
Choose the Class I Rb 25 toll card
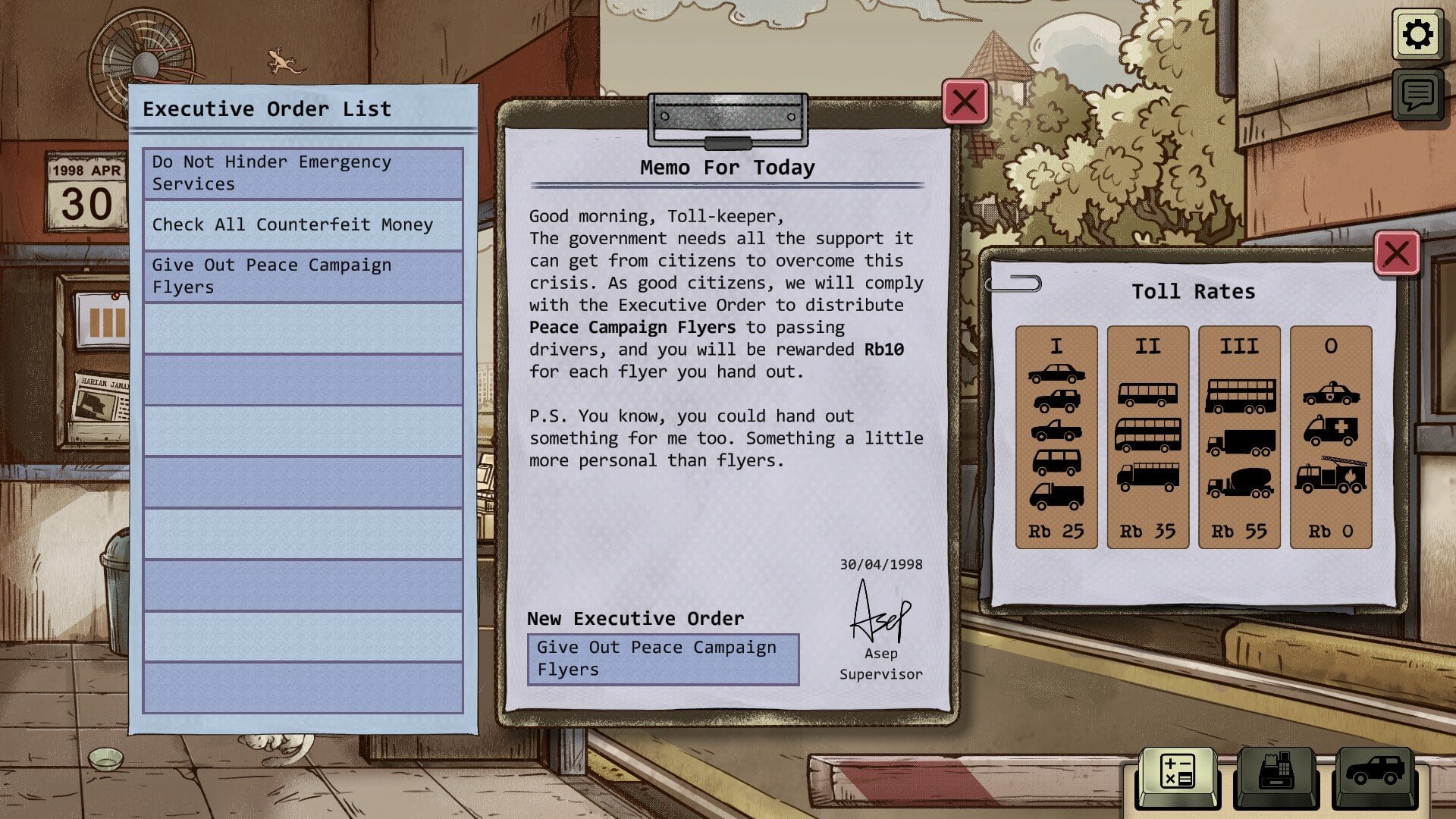1056,437
